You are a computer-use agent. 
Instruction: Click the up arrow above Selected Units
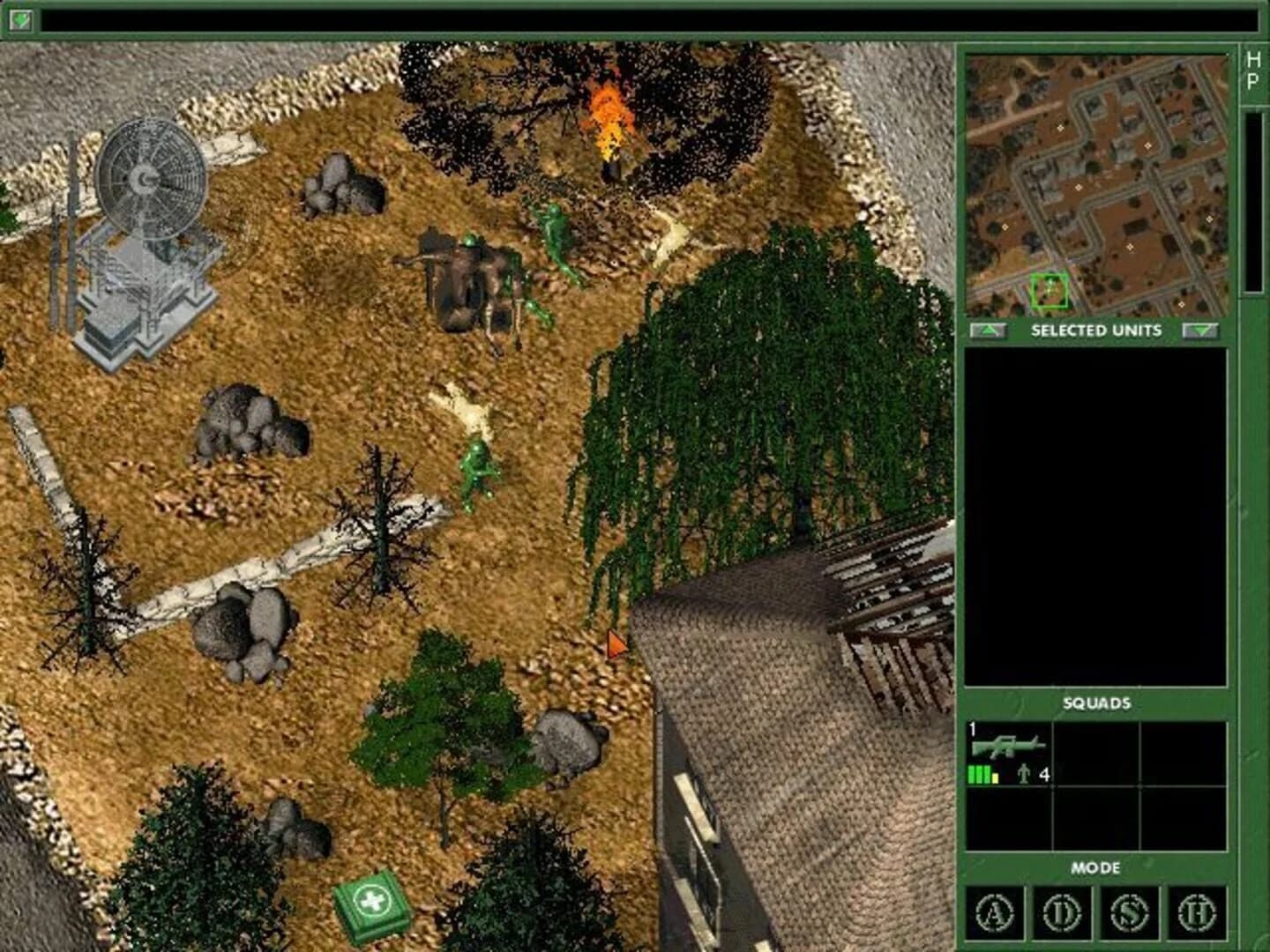tap(990, 331)
